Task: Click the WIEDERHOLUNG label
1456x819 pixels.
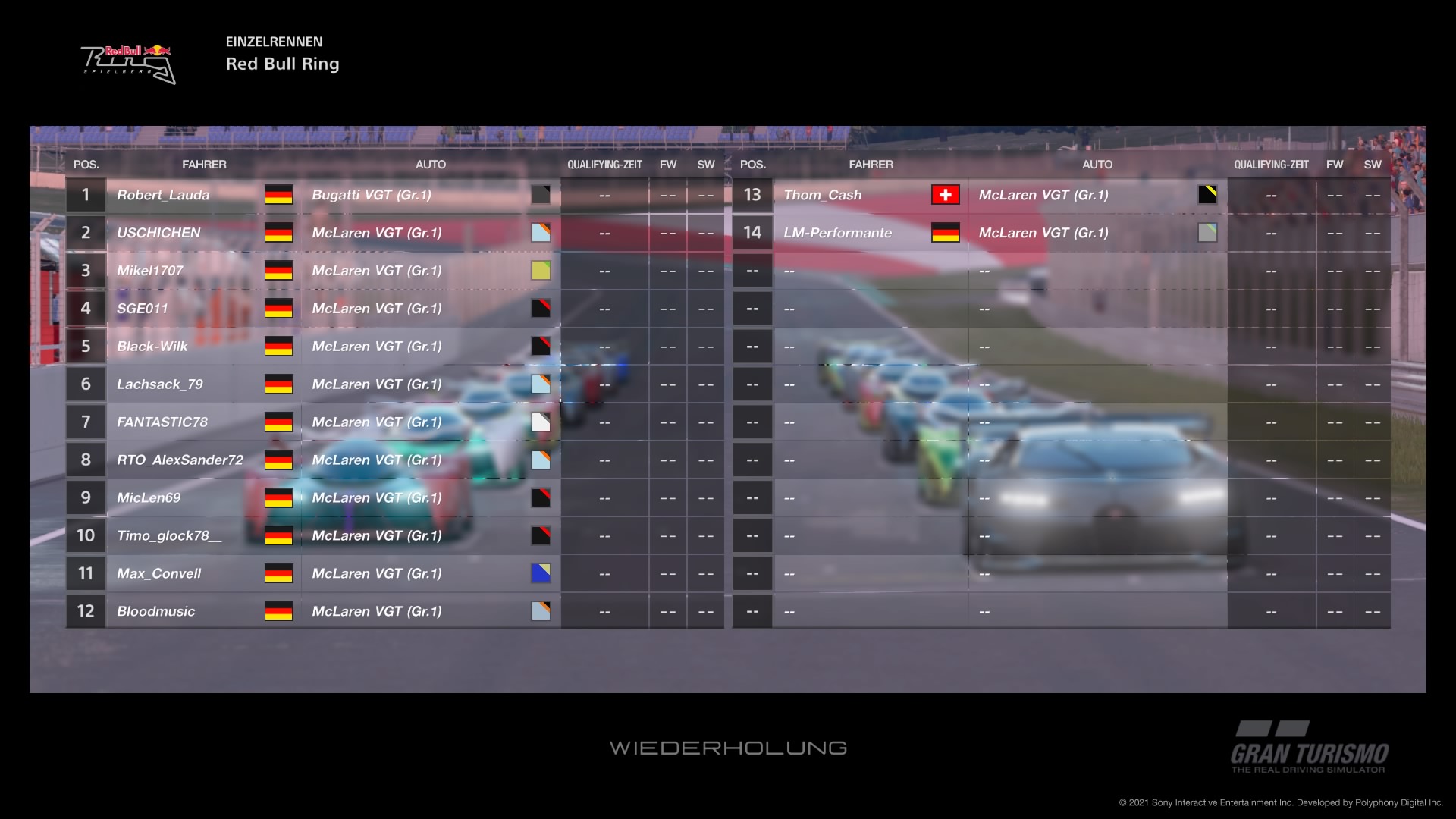Action: coord(728,748)
